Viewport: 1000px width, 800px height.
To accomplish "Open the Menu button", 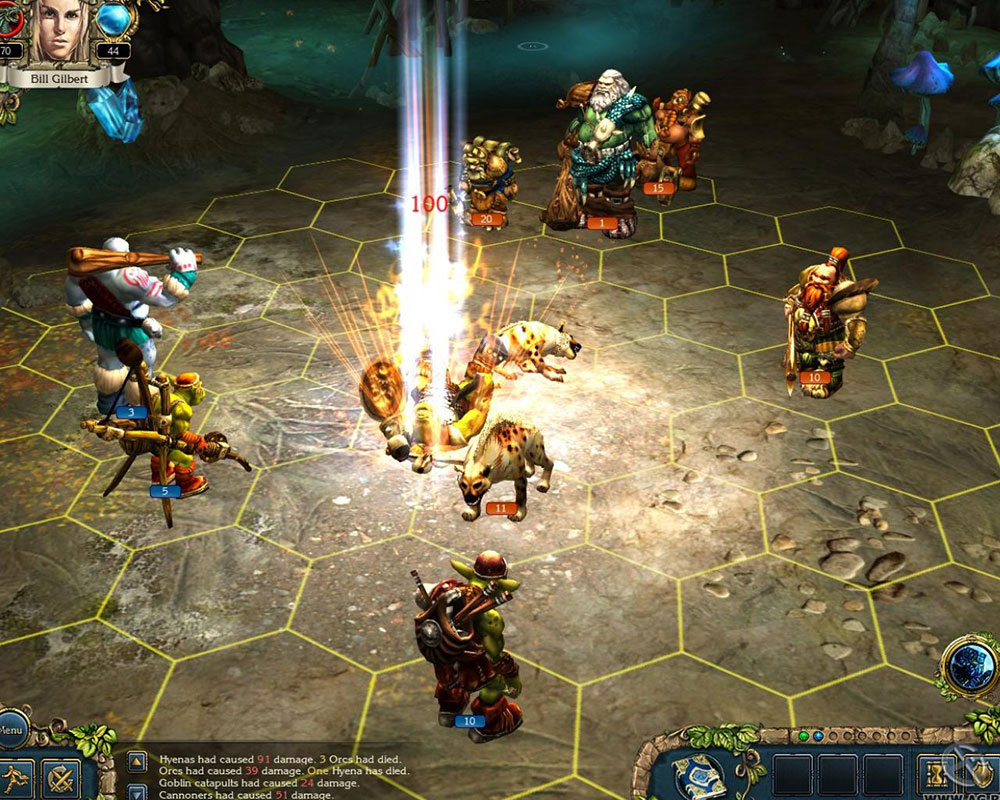I will coord(10,731).
